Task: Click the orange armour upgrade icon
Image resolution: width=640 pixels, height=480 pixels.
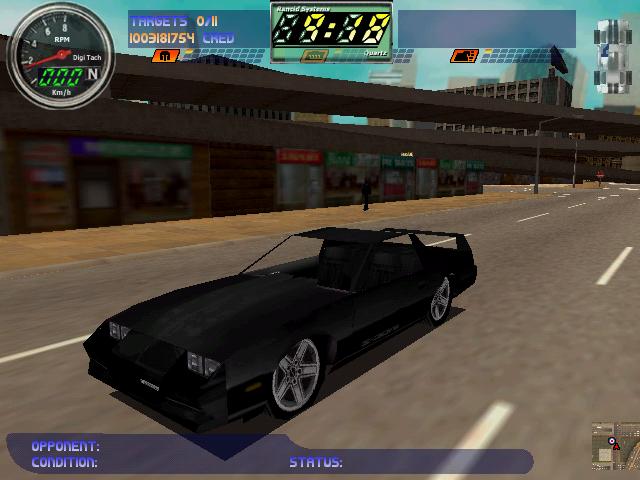Action: click(x=160, y=57)
